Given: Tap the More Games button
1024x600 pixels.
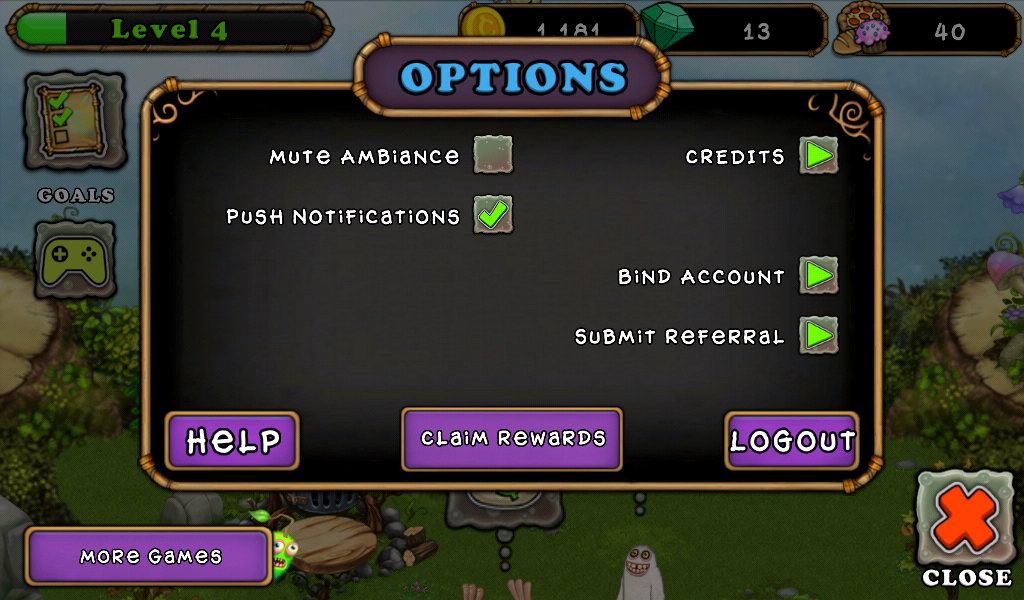Looking at the screenshot, I should point(150,556).
